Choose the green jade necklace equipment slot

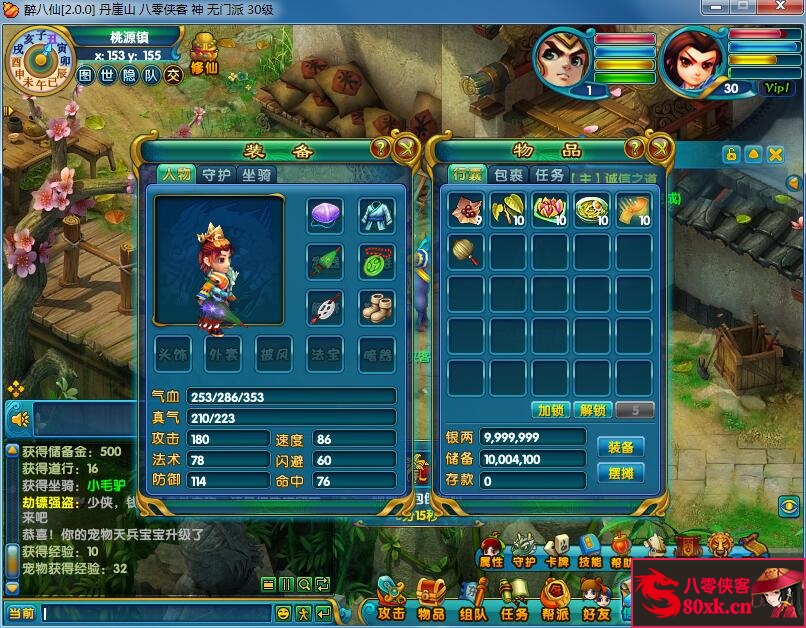pos(377,261)
